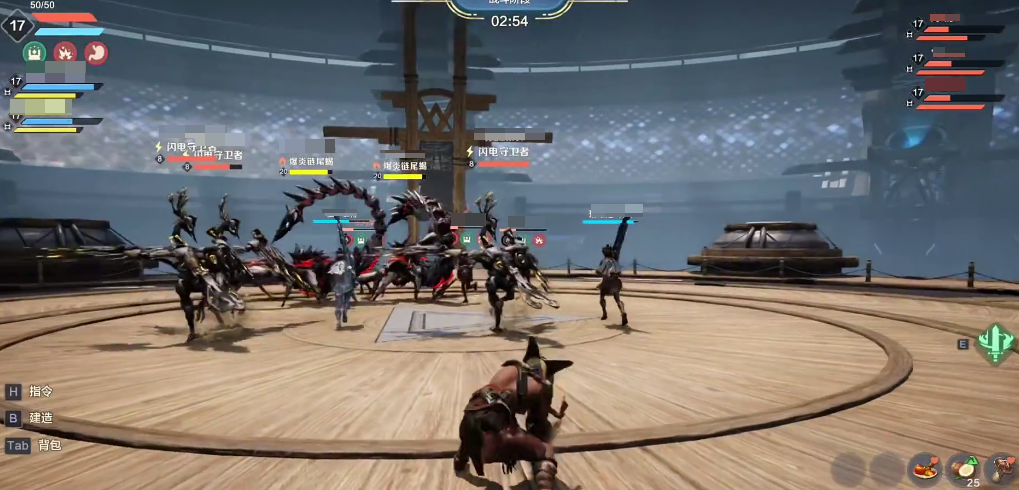Image resolution: width=1019 pixels, height=490 pixels.
Task: Open the 建造 build menu
Action: pos(40,418)
